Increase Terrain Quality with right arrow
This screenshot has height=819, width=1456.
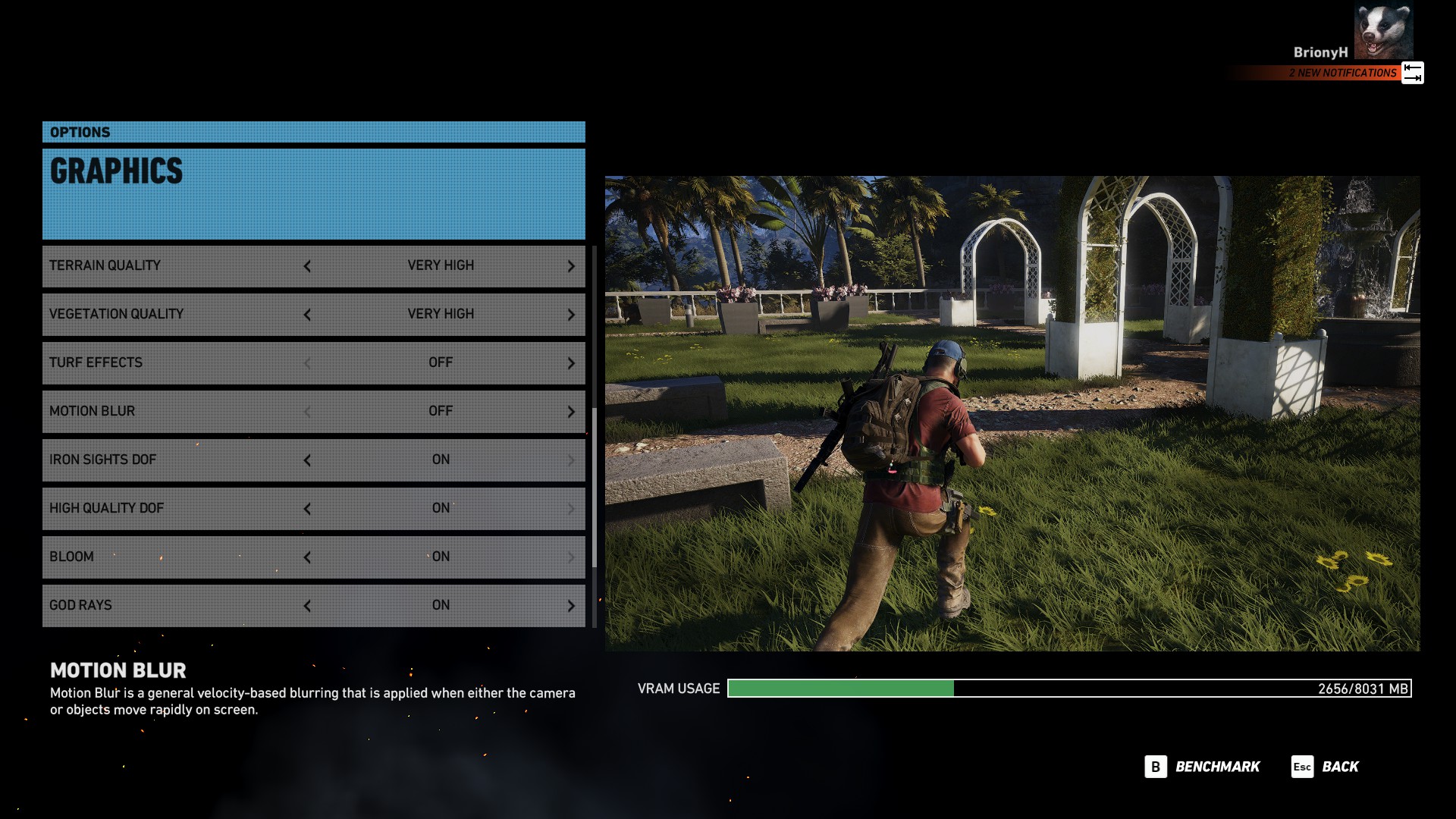pyautogui.click(x=571, y=266)
